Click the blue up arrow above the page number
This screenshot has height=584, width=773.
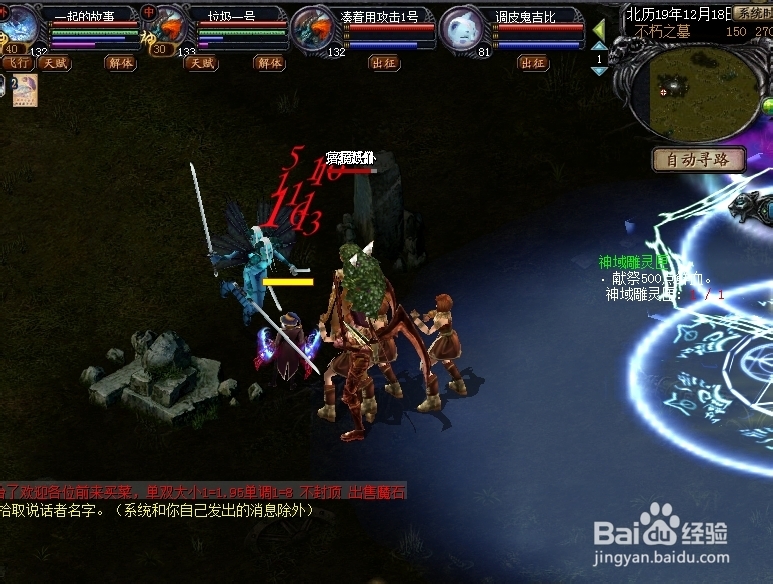600,48
